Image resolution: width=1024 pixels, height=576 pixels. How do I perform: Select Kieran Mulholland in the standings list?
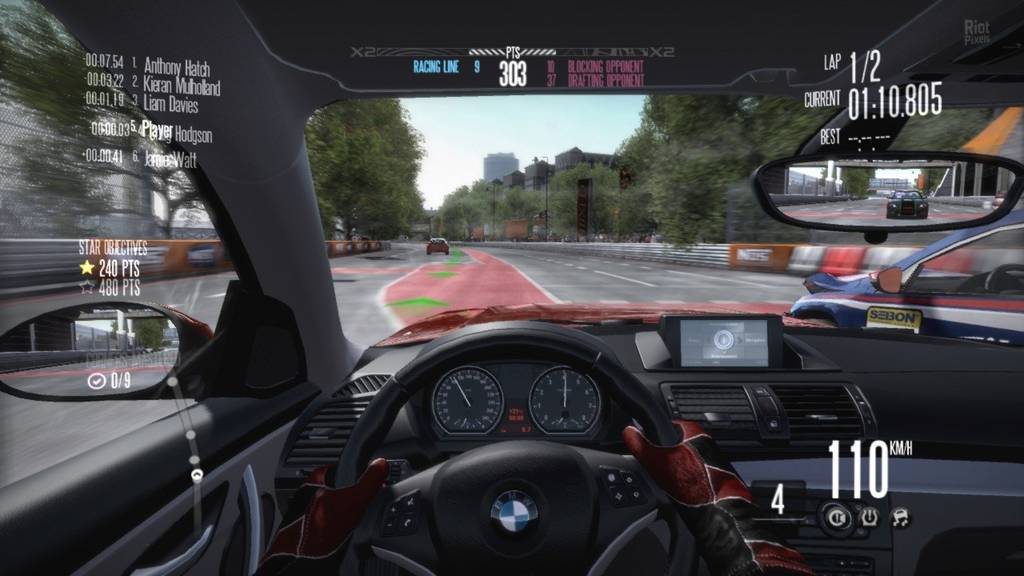180,85
